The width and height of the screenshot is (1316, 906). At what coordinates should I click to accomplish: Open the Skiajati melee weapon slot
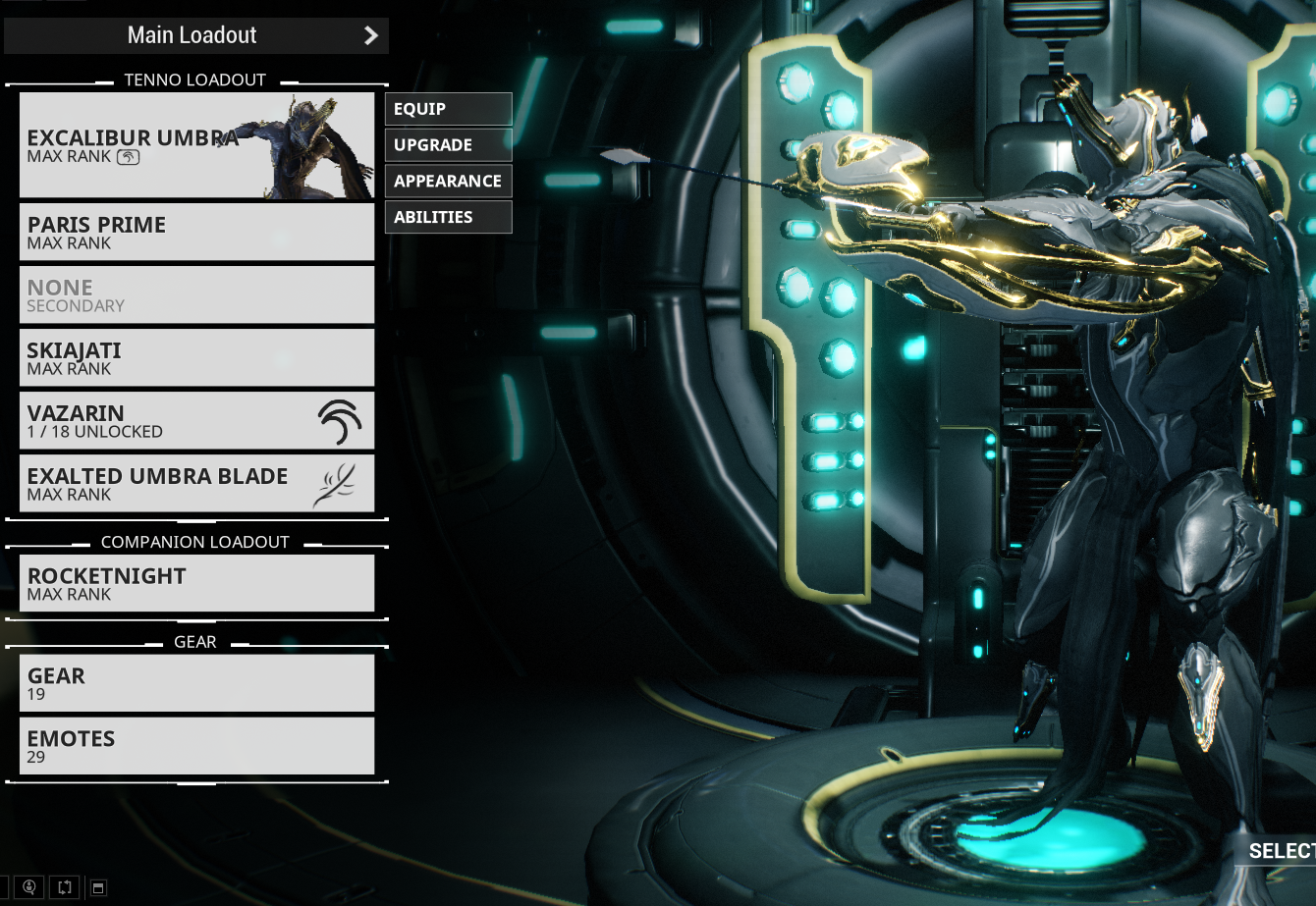(196, 357)
